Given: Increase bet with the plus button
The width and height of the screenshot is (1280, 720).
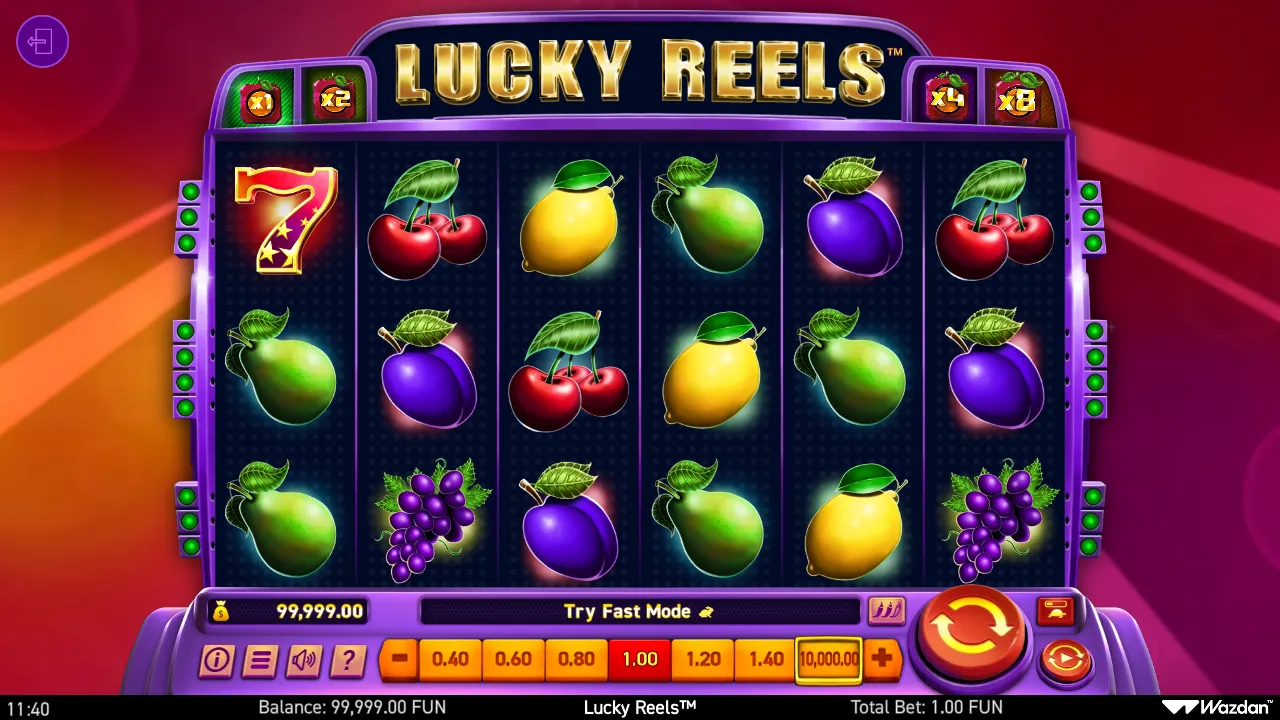Looking at the screenshot, I should (x=882, y=660).
